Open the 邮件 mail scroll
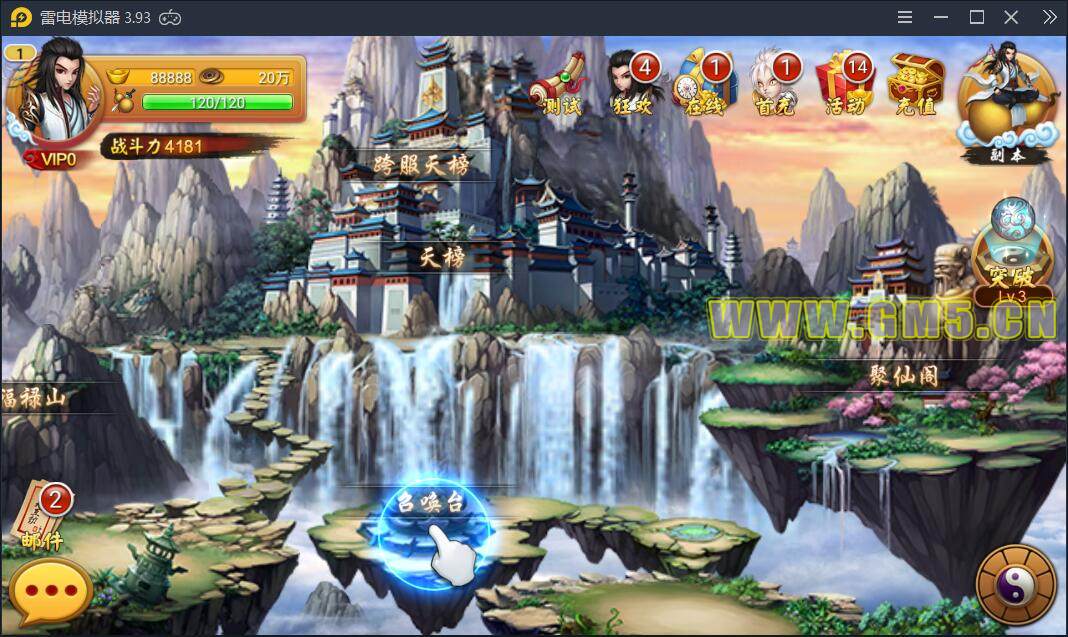The image size is (1068, 637). coord(42,517)
